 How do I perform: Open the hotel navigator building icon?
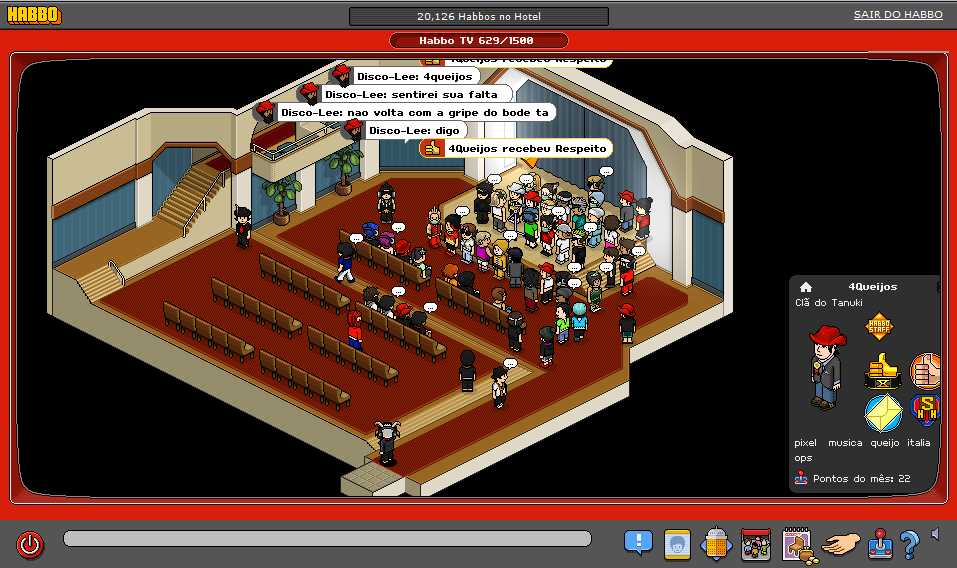click(717, 544)
